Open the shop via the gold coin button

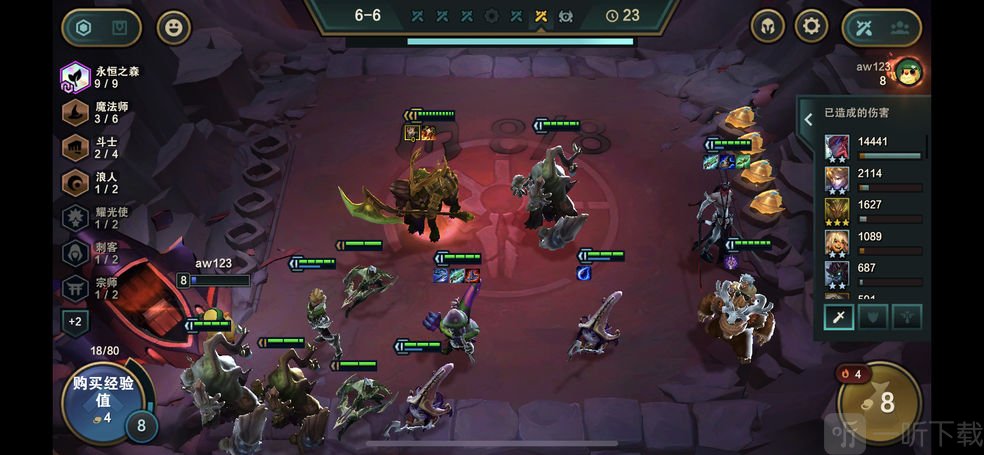(880, 402)
